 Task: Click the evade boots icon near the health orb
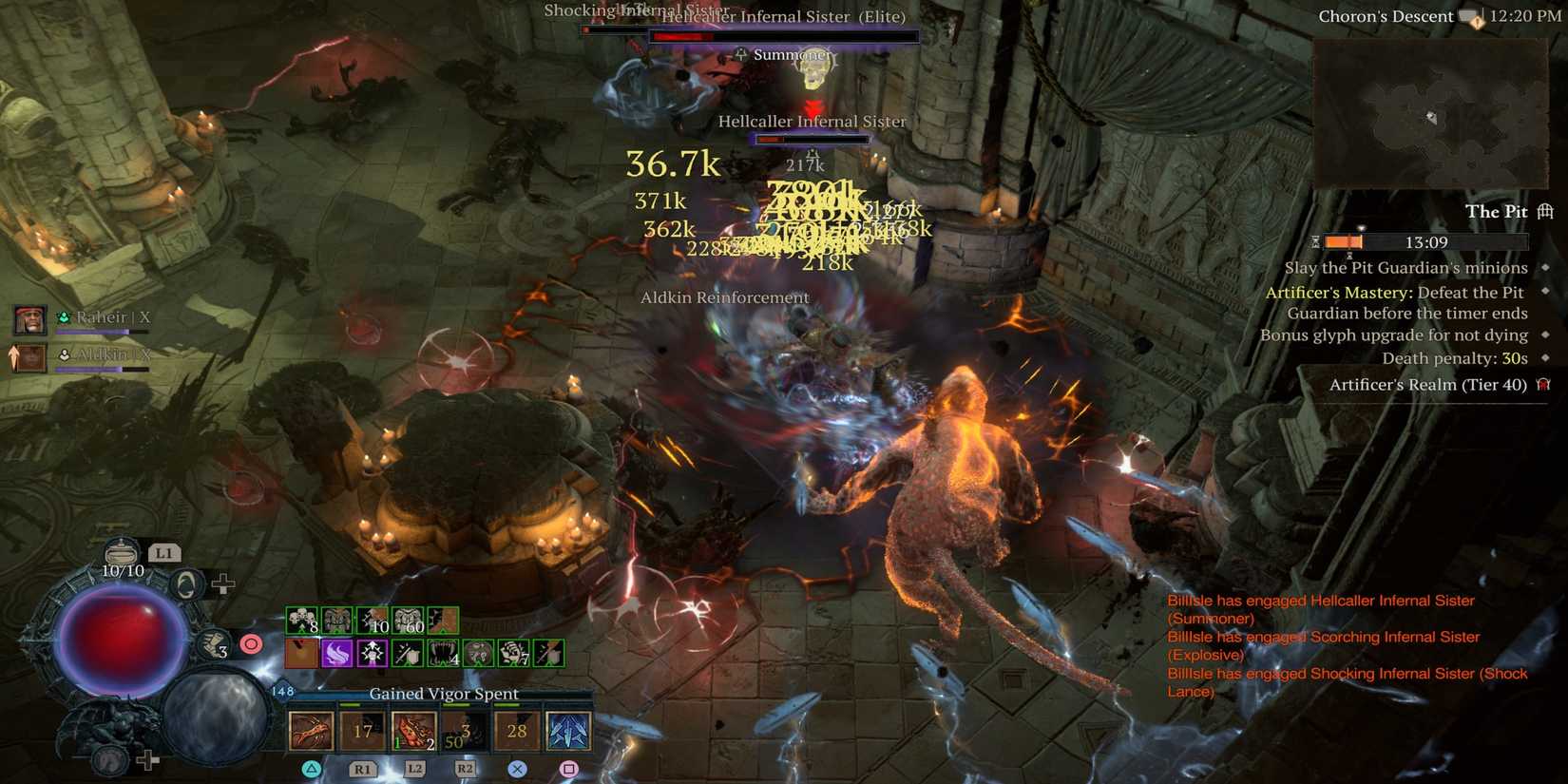212,642
